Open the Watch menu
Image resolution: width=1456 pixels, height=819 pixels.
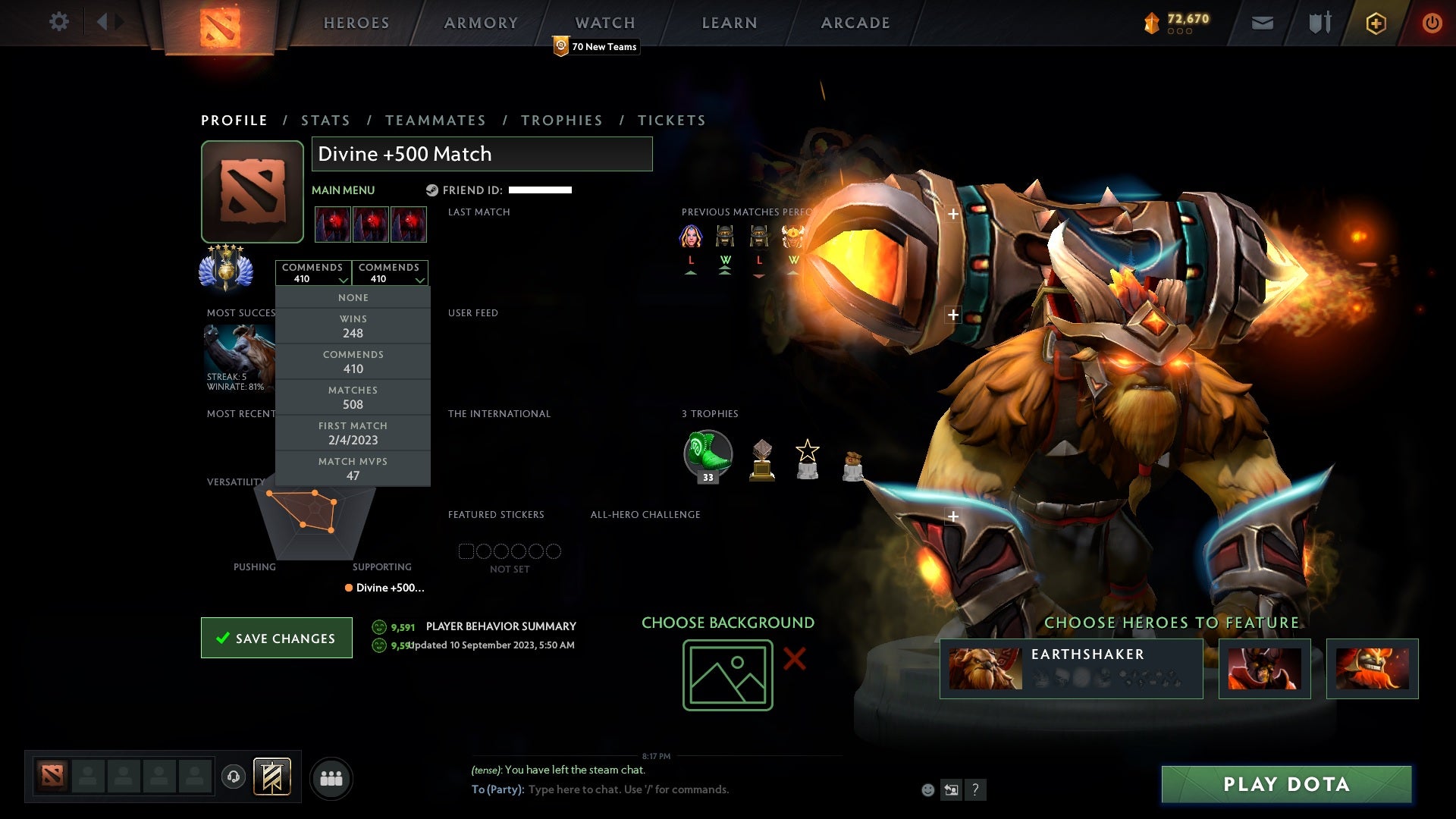coord(604,23)
